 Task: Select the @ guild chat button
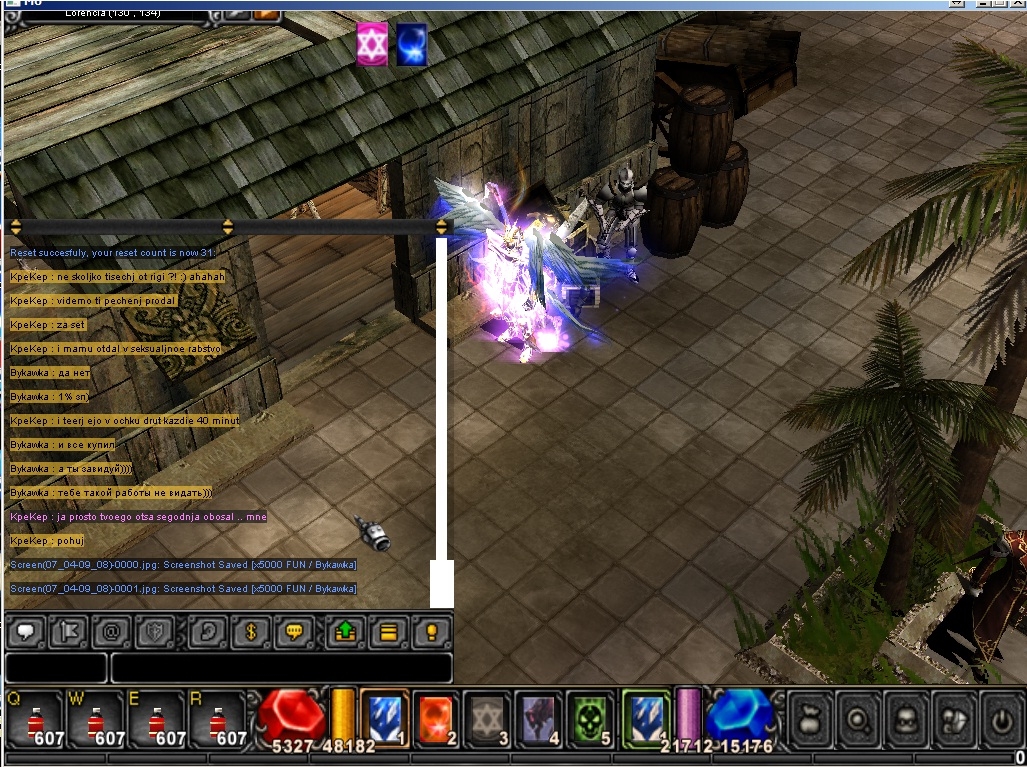pyautogui.click(x=113, y=632)
